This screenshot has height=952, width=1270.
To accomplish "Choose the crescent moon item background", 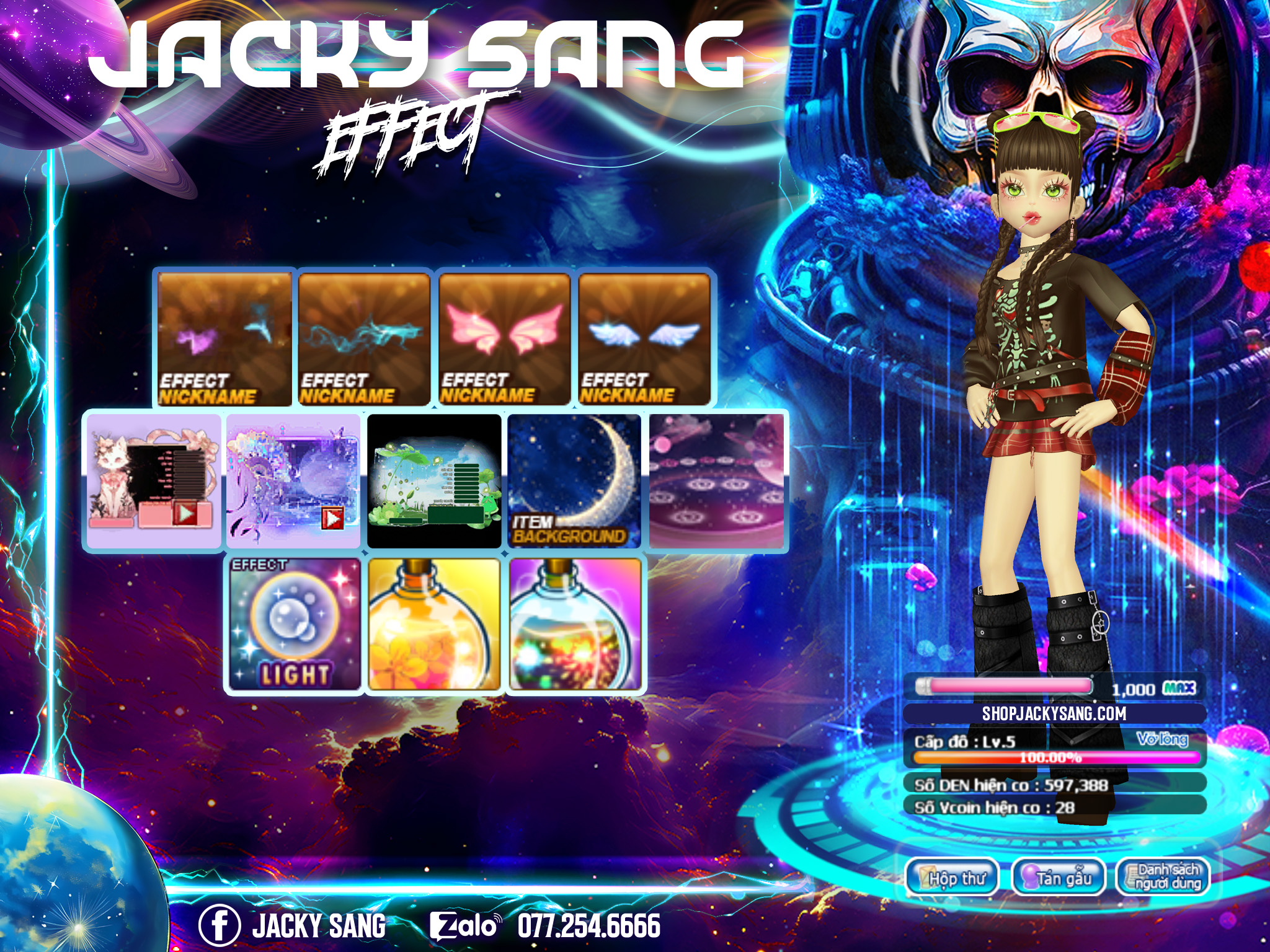I will (574, 481).
